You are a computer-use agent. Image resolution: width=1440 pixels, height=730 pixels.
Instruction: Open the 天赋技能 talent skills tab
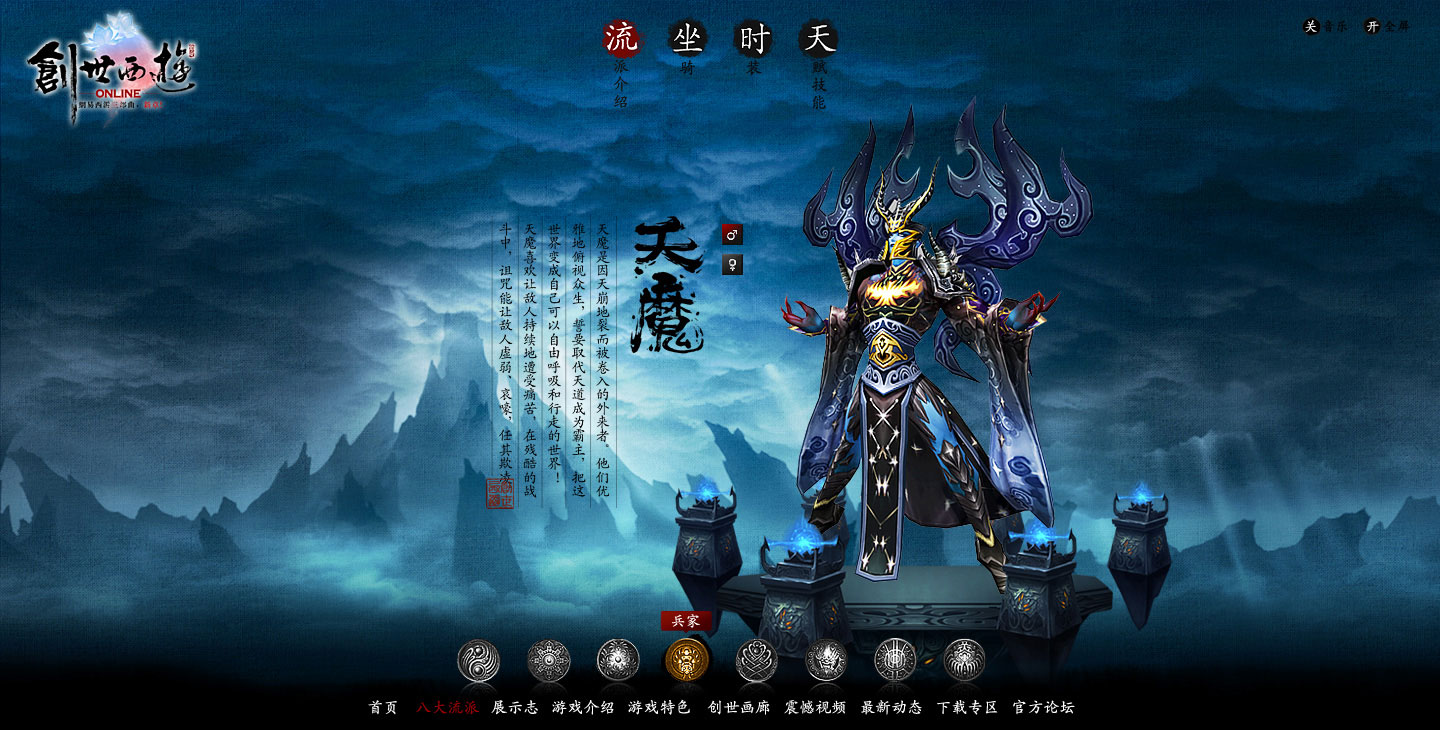819,40
